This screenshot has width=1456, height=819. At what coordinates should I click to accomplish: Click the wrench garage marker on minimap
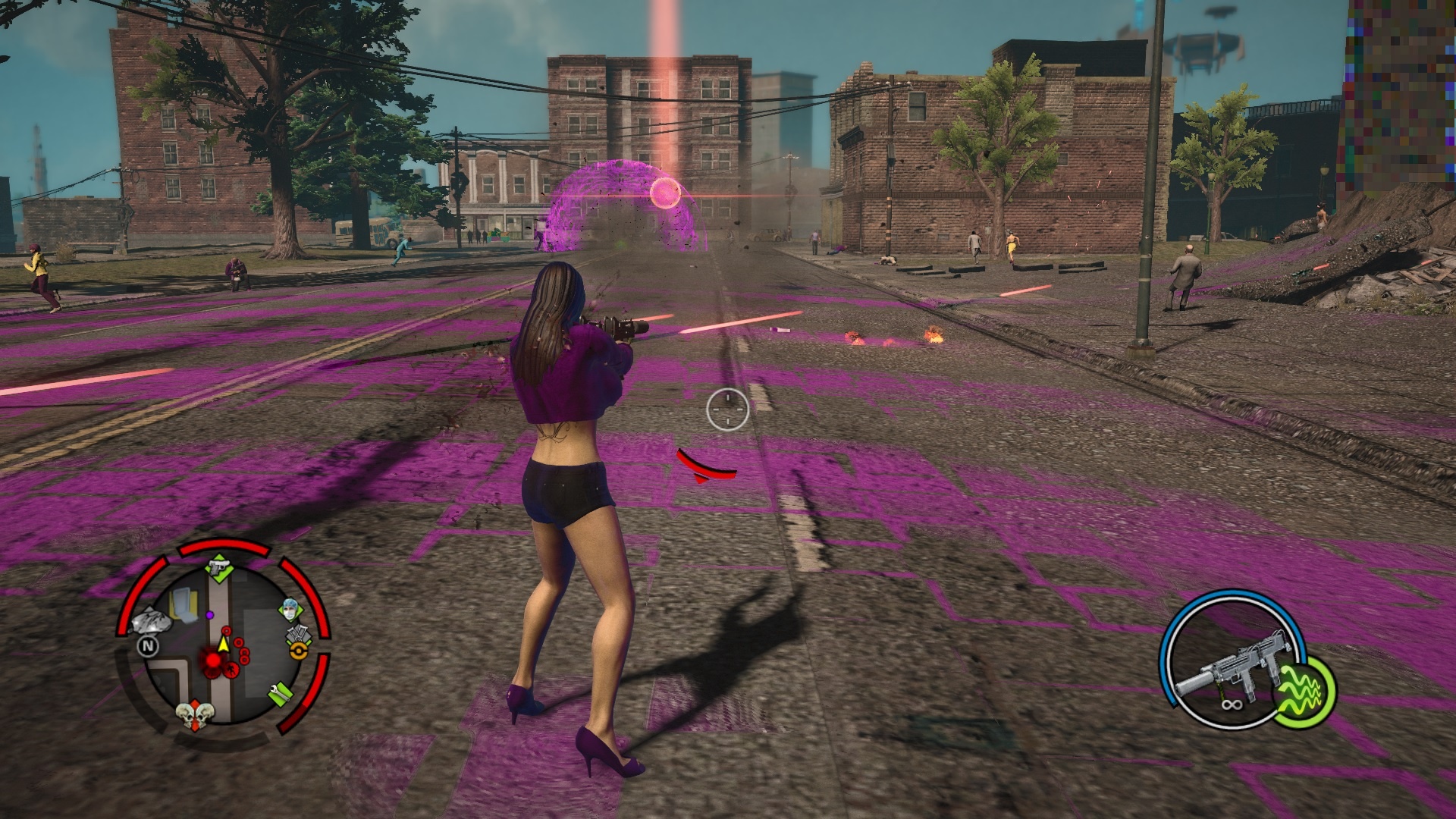point(280,693)
